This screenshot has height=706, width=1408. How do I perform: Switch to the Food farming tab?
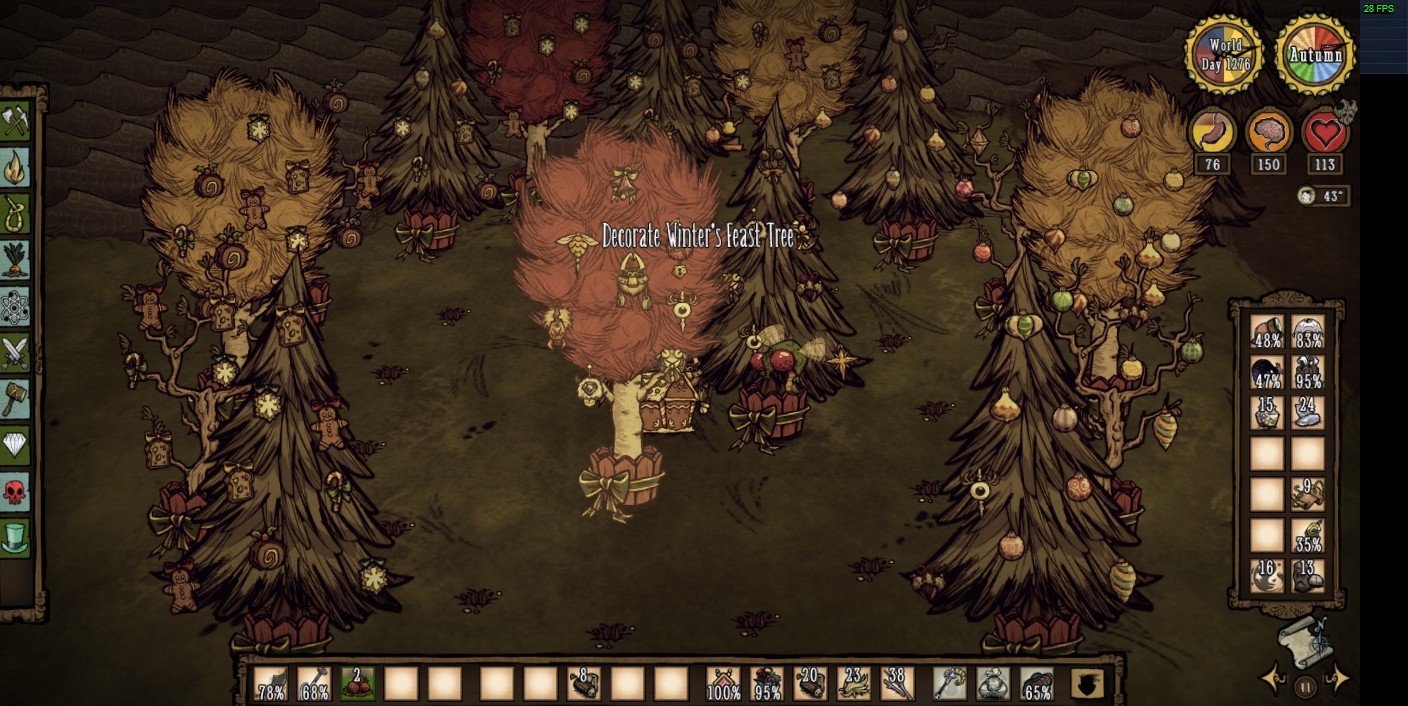click(16, 260)
